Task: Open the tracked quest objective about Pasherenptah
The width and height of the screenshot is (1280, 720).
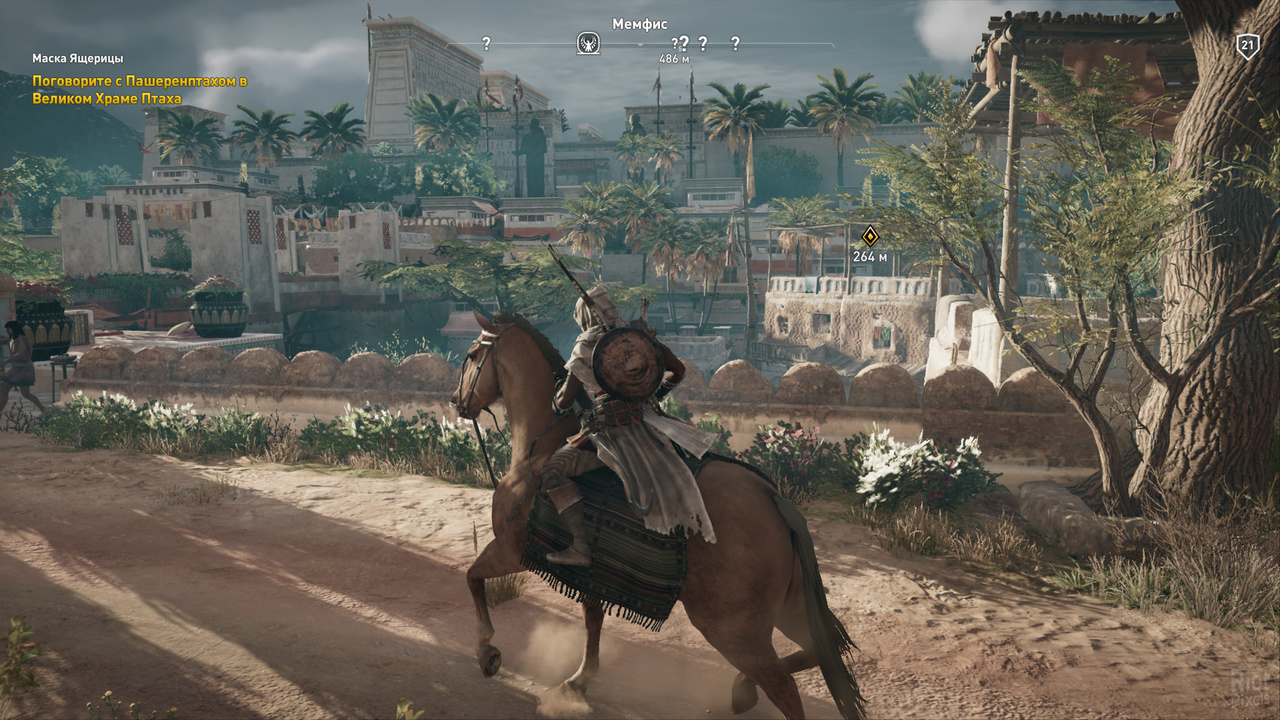Action: click(139, 89)
